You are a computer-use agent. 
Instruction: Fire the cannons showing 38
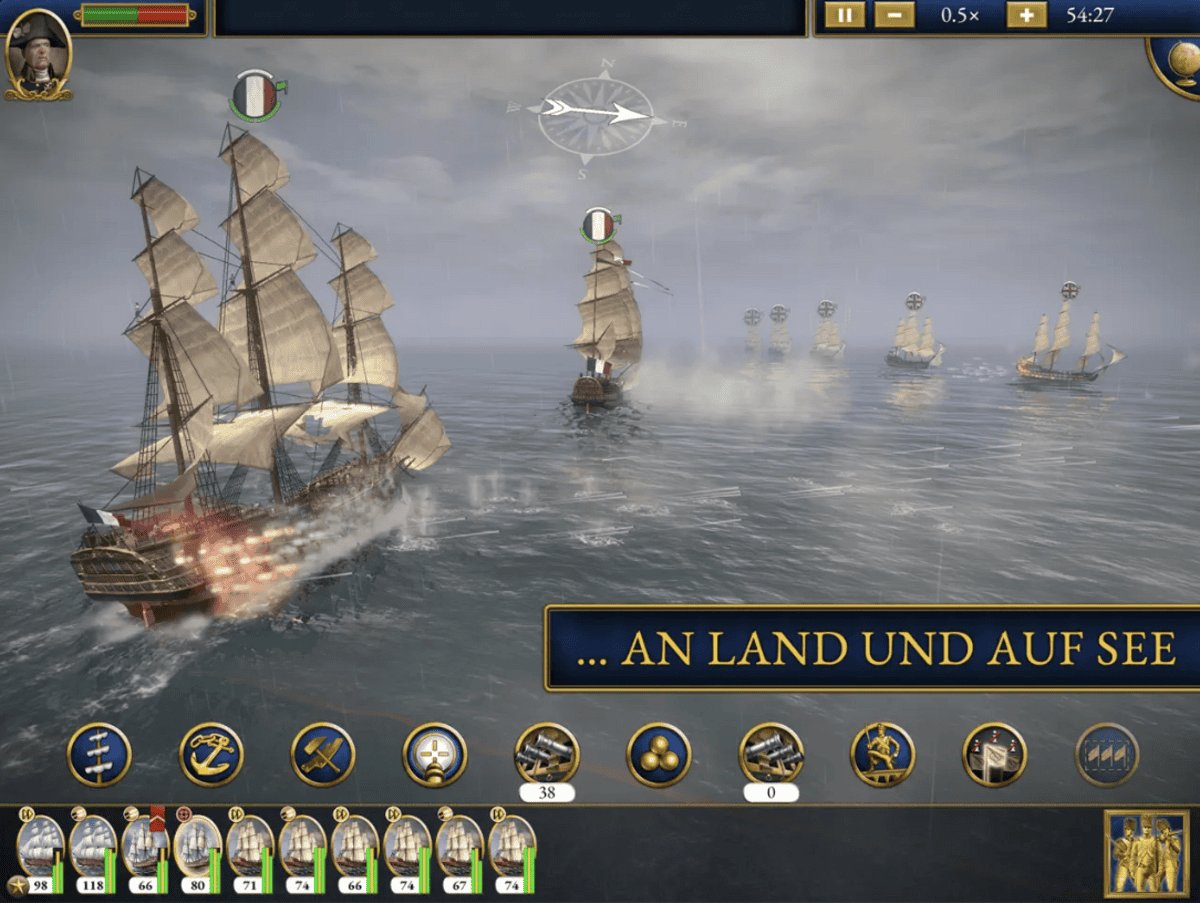pyautogui.click(x=547, y=754)
